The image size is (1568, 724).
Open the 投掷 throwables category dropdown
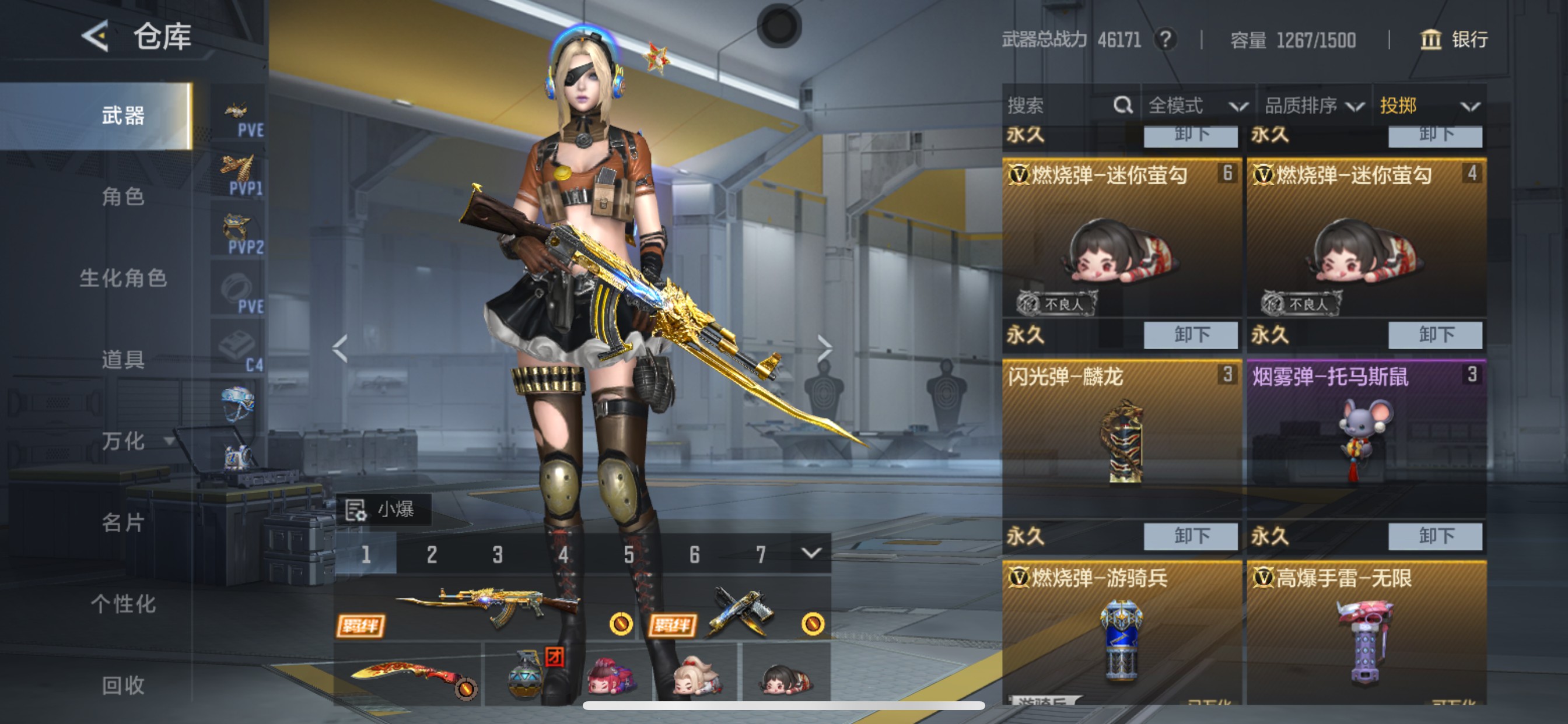[1428, 106]
